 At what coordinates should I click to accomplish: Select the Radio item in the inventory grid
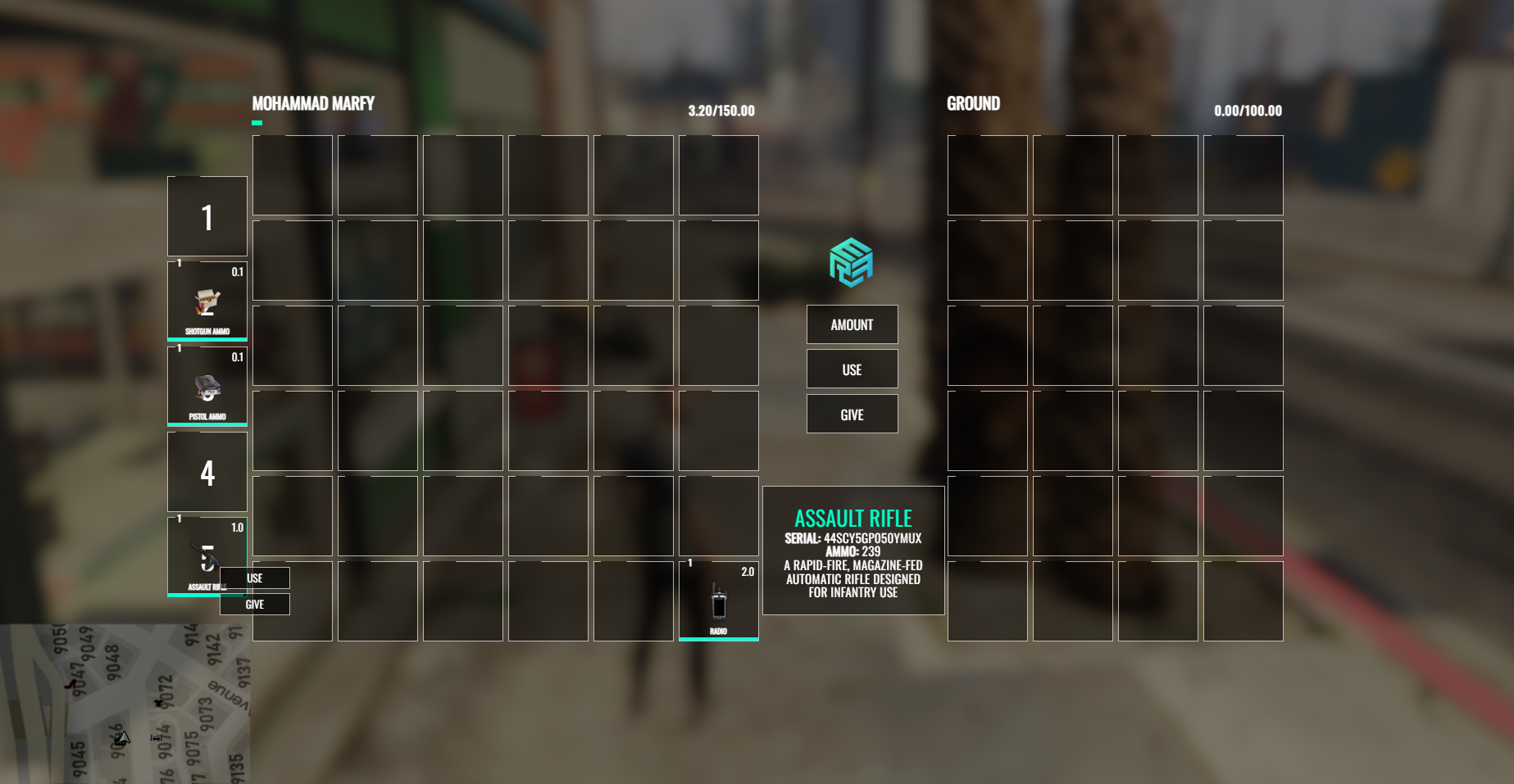tap(718, 602)
